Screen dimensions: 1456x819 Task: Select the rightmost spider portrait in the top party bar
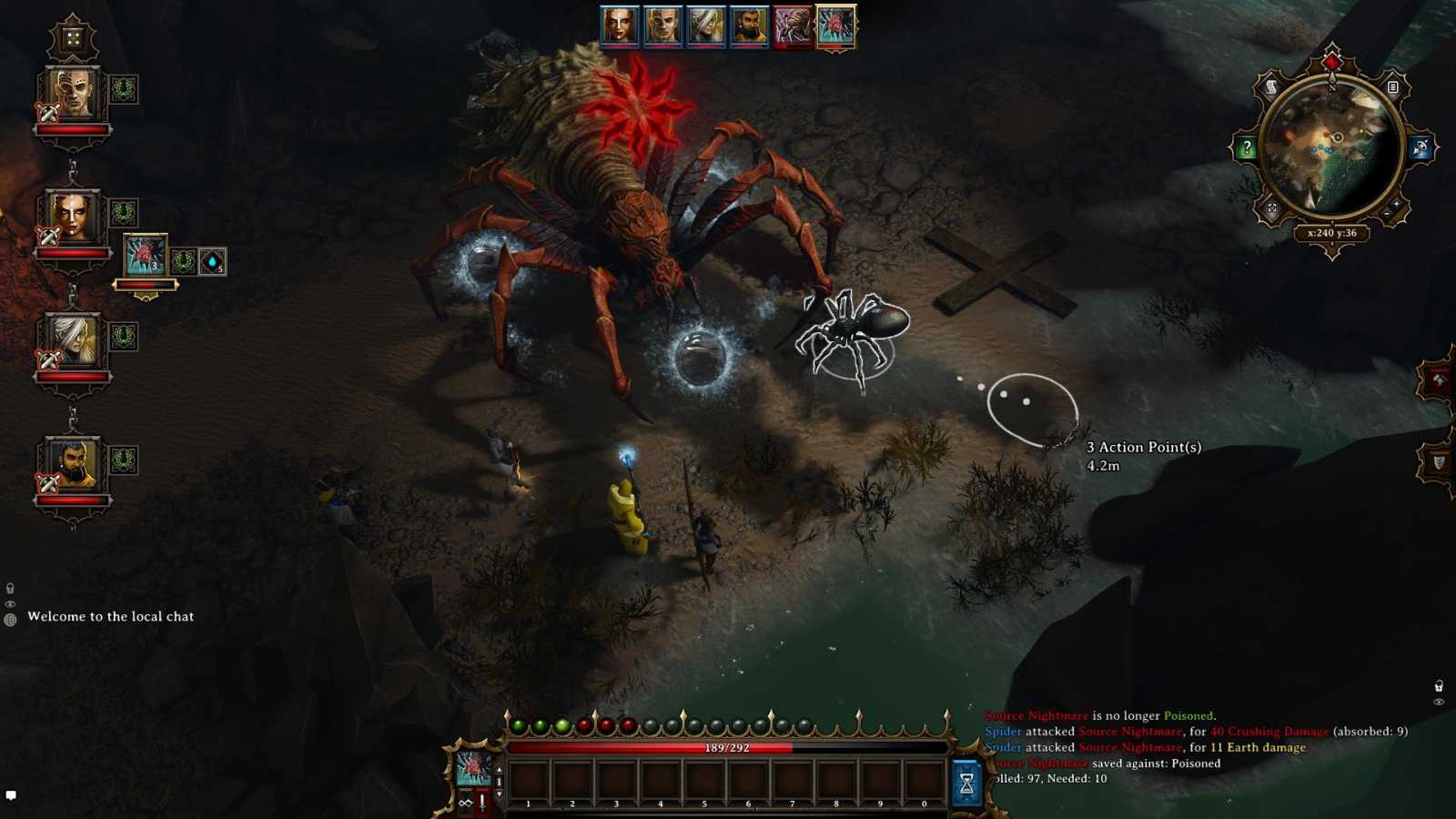click(x=834, y=25)
